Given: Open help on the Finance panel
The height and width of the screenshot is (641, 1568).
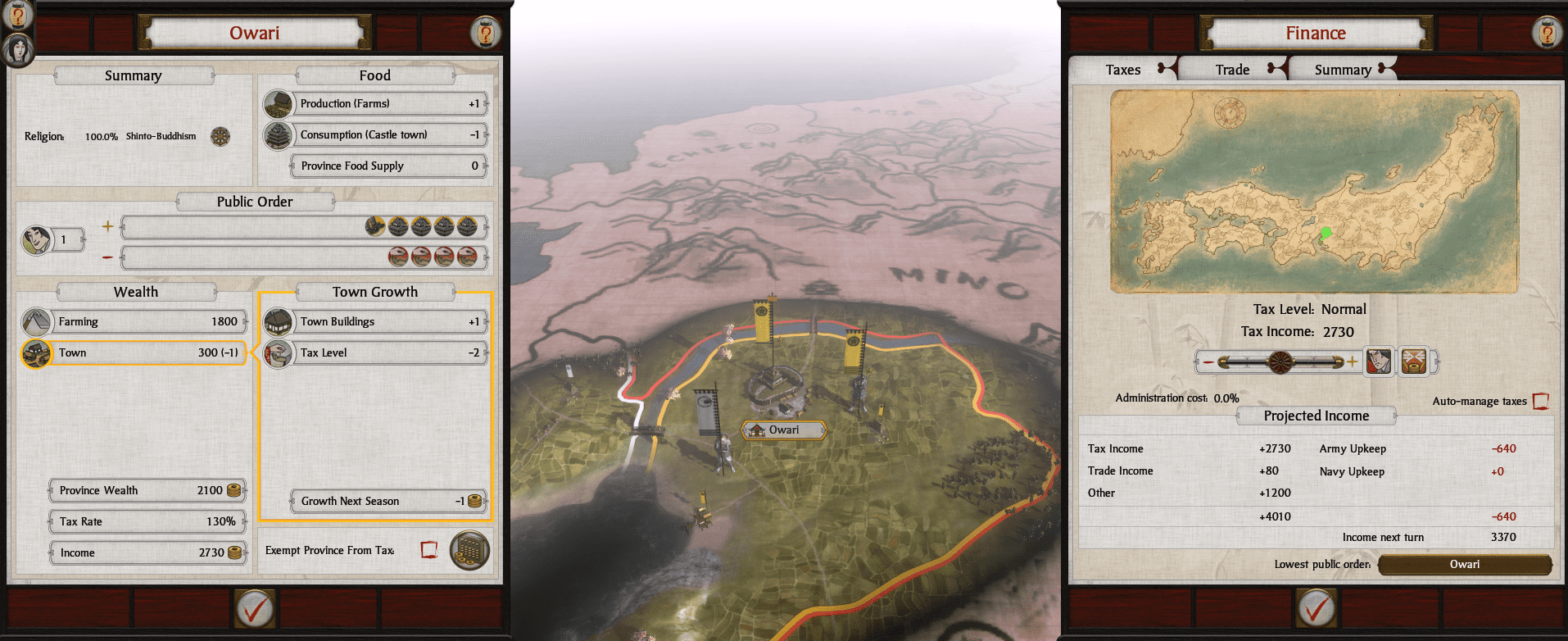Looking at the screenshot, I should point(1547,34).
